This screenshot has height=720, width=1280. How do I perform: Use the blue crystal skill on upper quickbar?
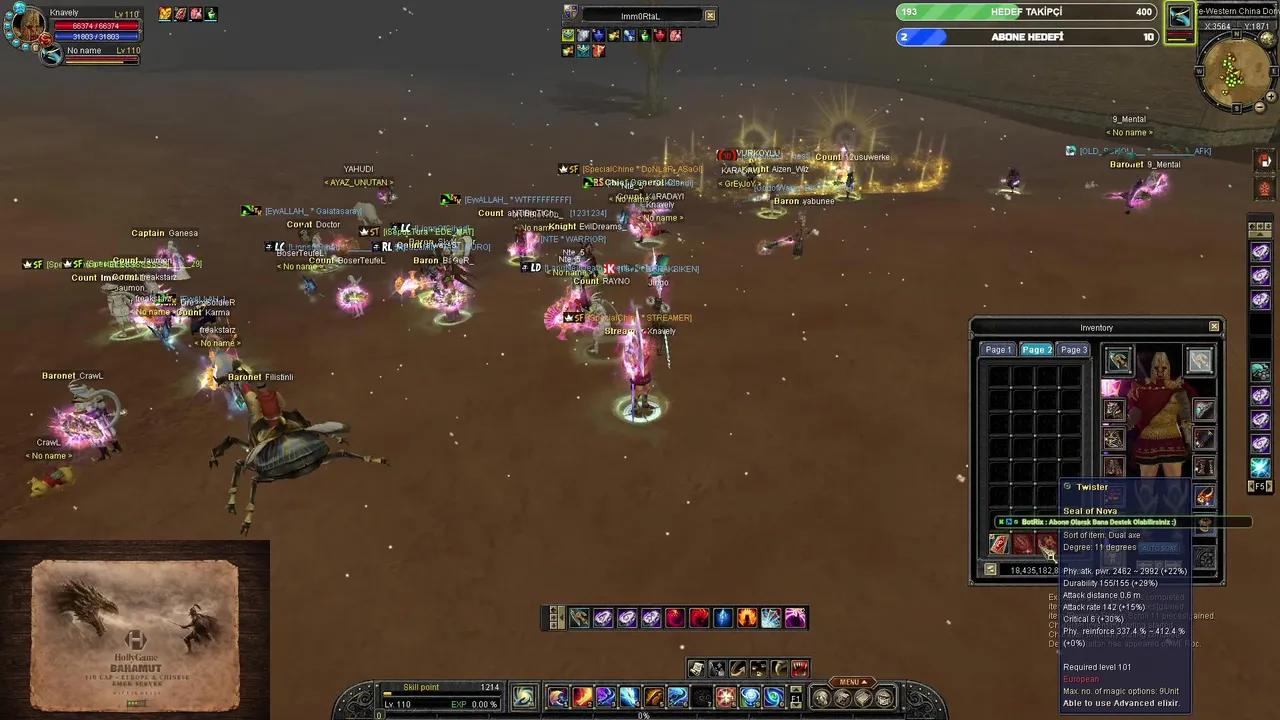click(x=723, y=618)
